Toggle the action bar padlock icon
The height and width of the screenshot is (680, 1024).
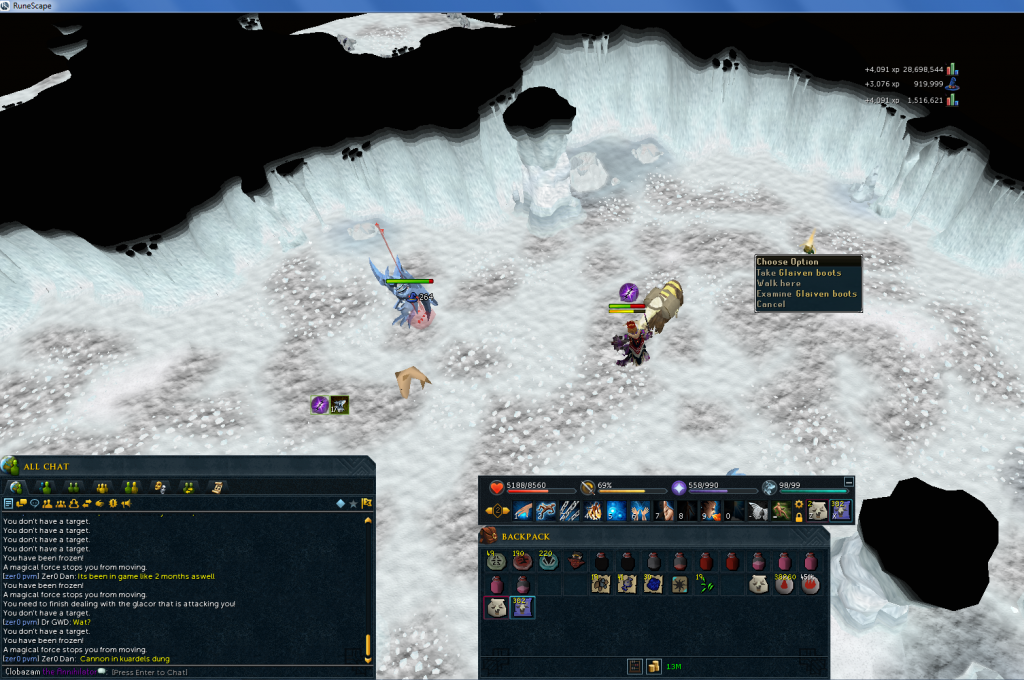(799, 517)
